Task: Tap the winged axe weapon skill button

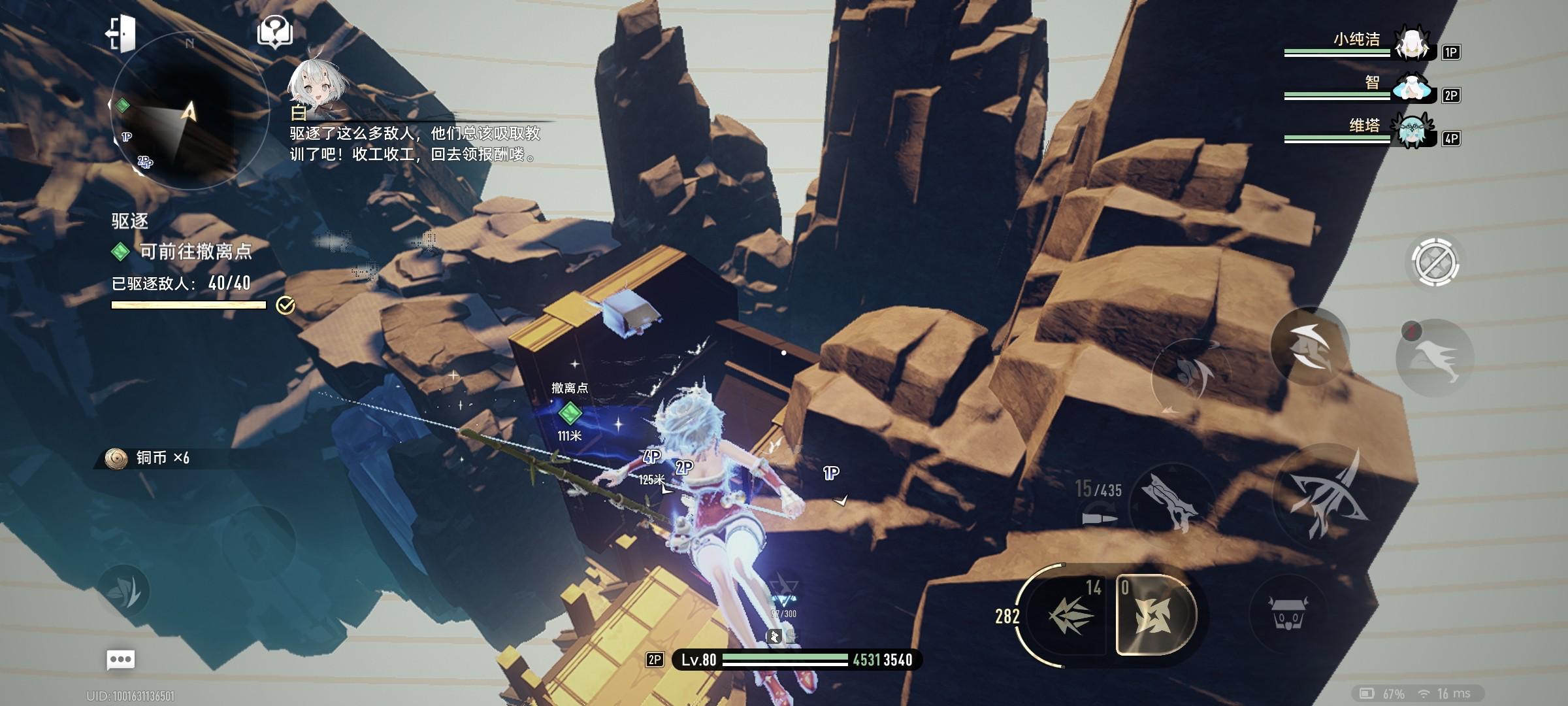Action: (x=1171, y=502)
